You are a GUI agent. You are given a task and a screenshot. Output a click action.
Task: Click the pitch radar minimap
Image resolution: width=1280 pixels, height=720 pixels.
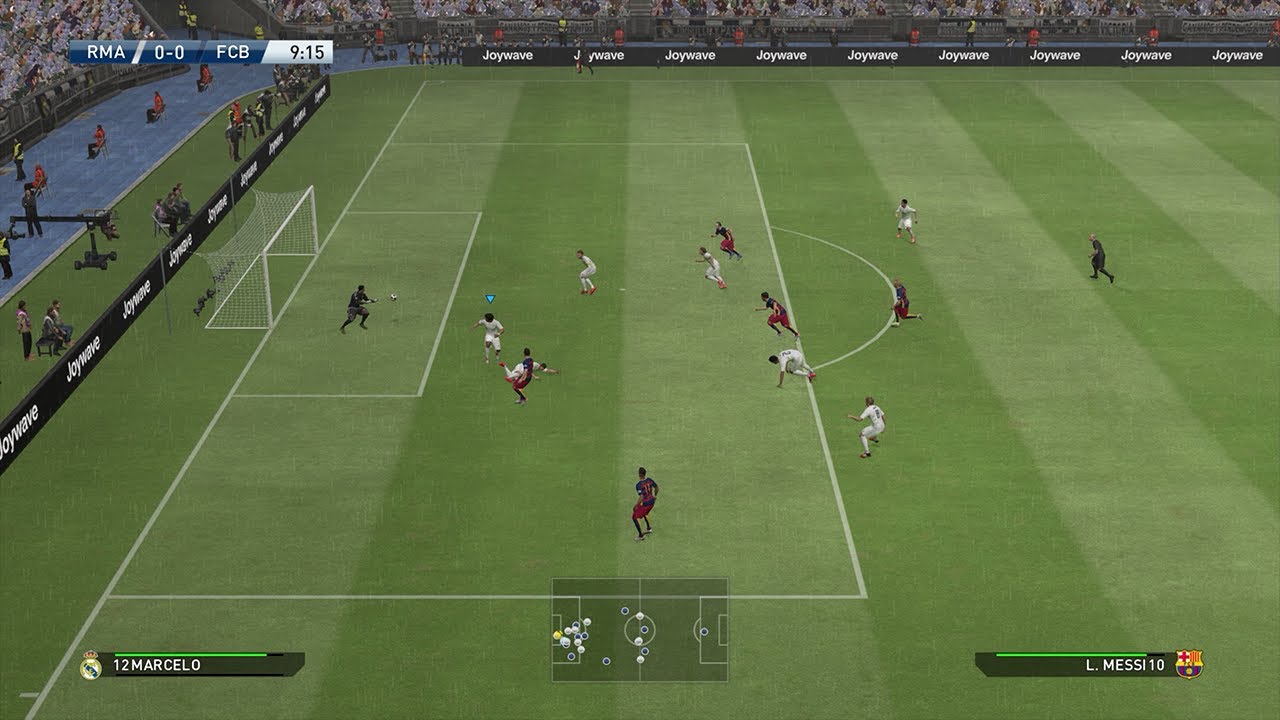640,630
